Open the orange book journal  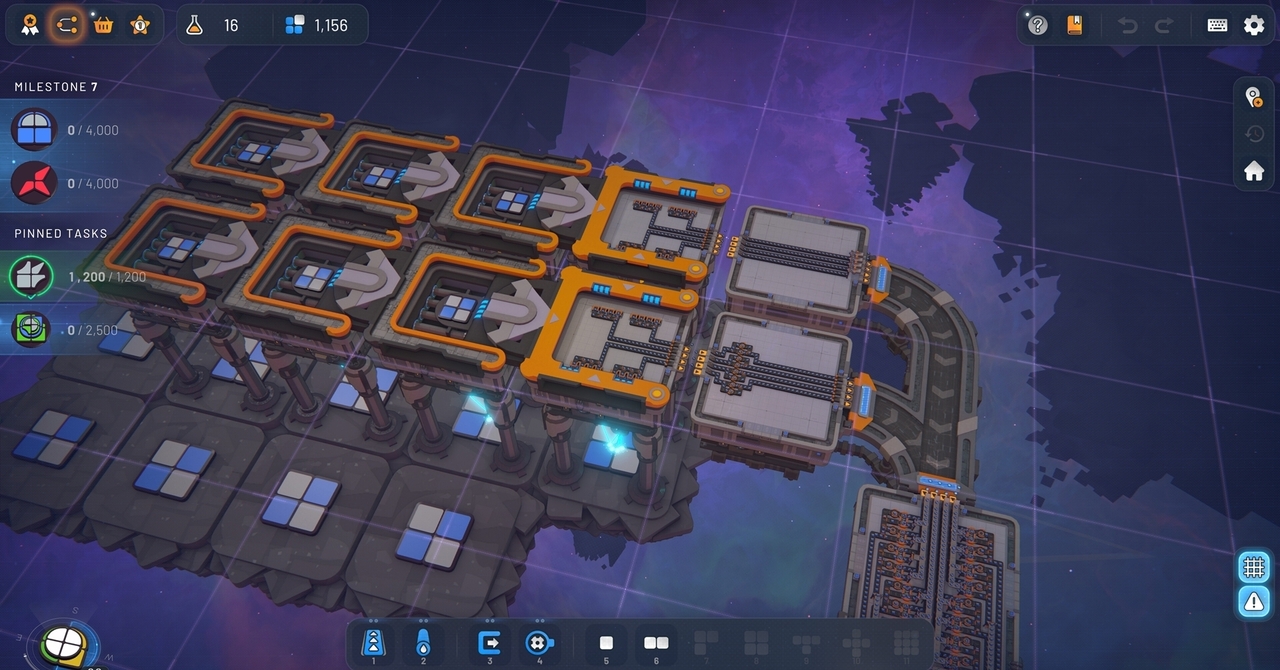pyautogui.click(x=1075, y=25)
